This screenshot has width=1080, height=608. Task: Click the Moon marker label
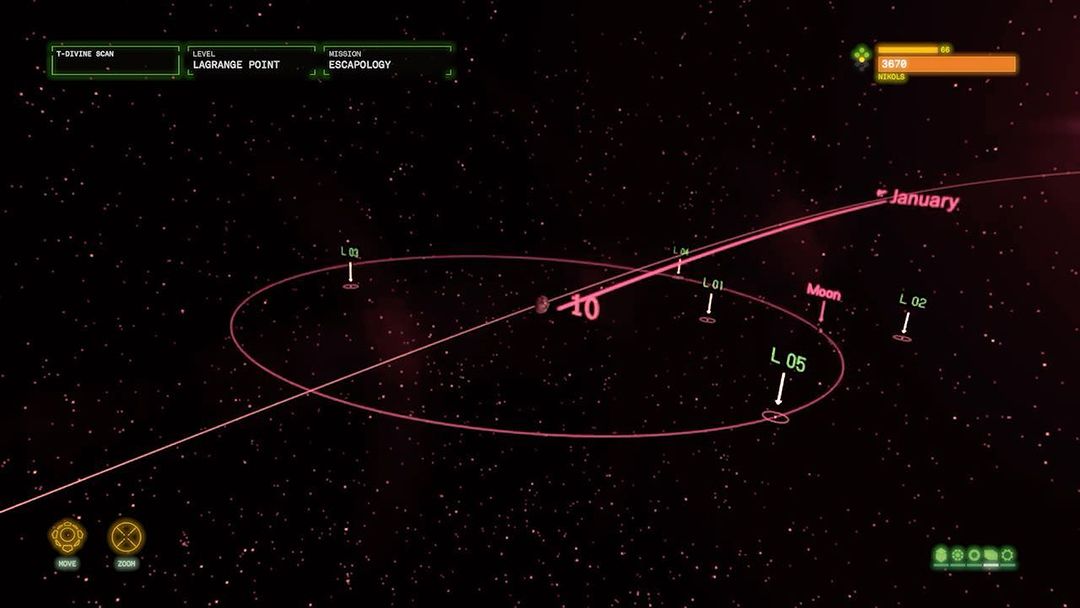click(x=823, y=293)
